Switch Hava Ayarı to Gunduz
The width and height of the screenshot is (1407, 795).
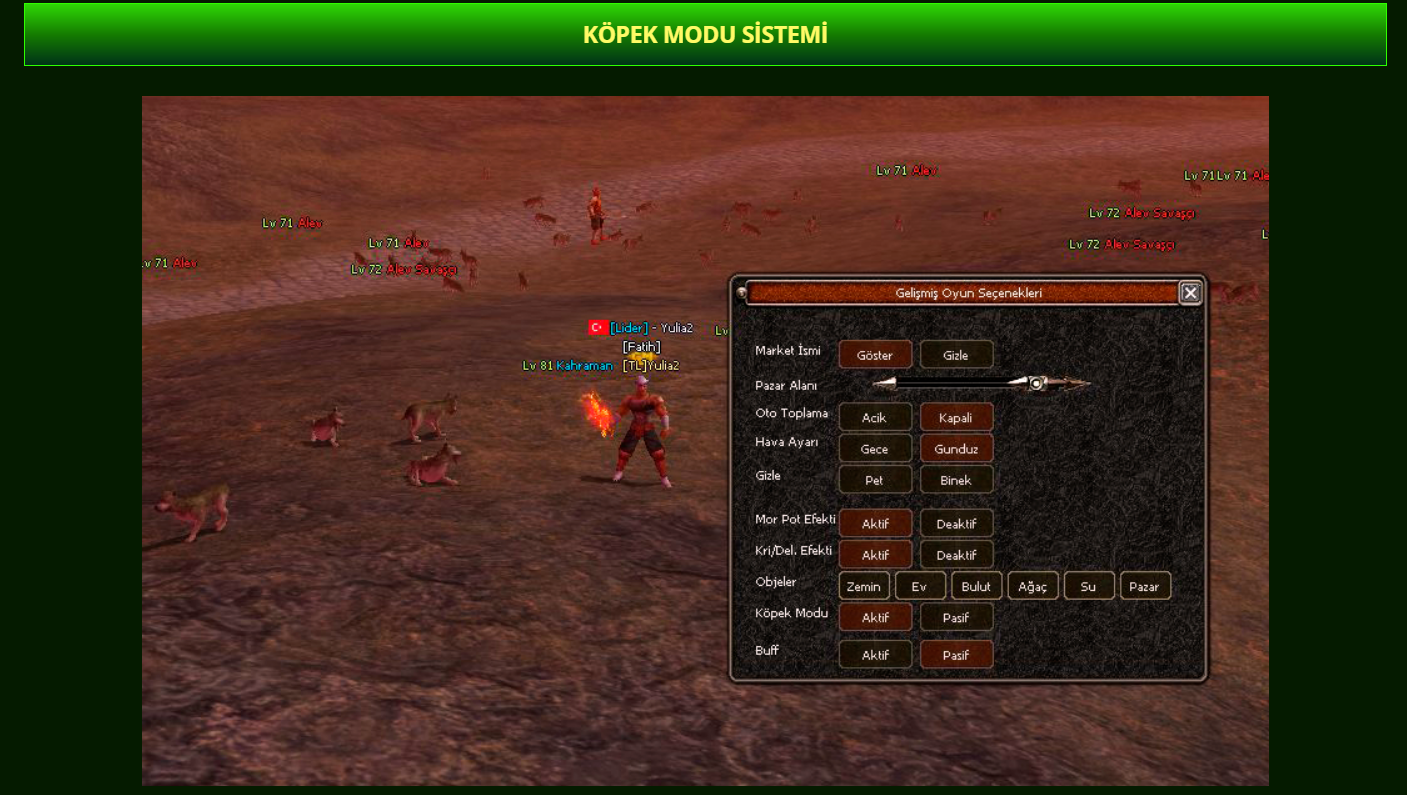click(956, 449)
